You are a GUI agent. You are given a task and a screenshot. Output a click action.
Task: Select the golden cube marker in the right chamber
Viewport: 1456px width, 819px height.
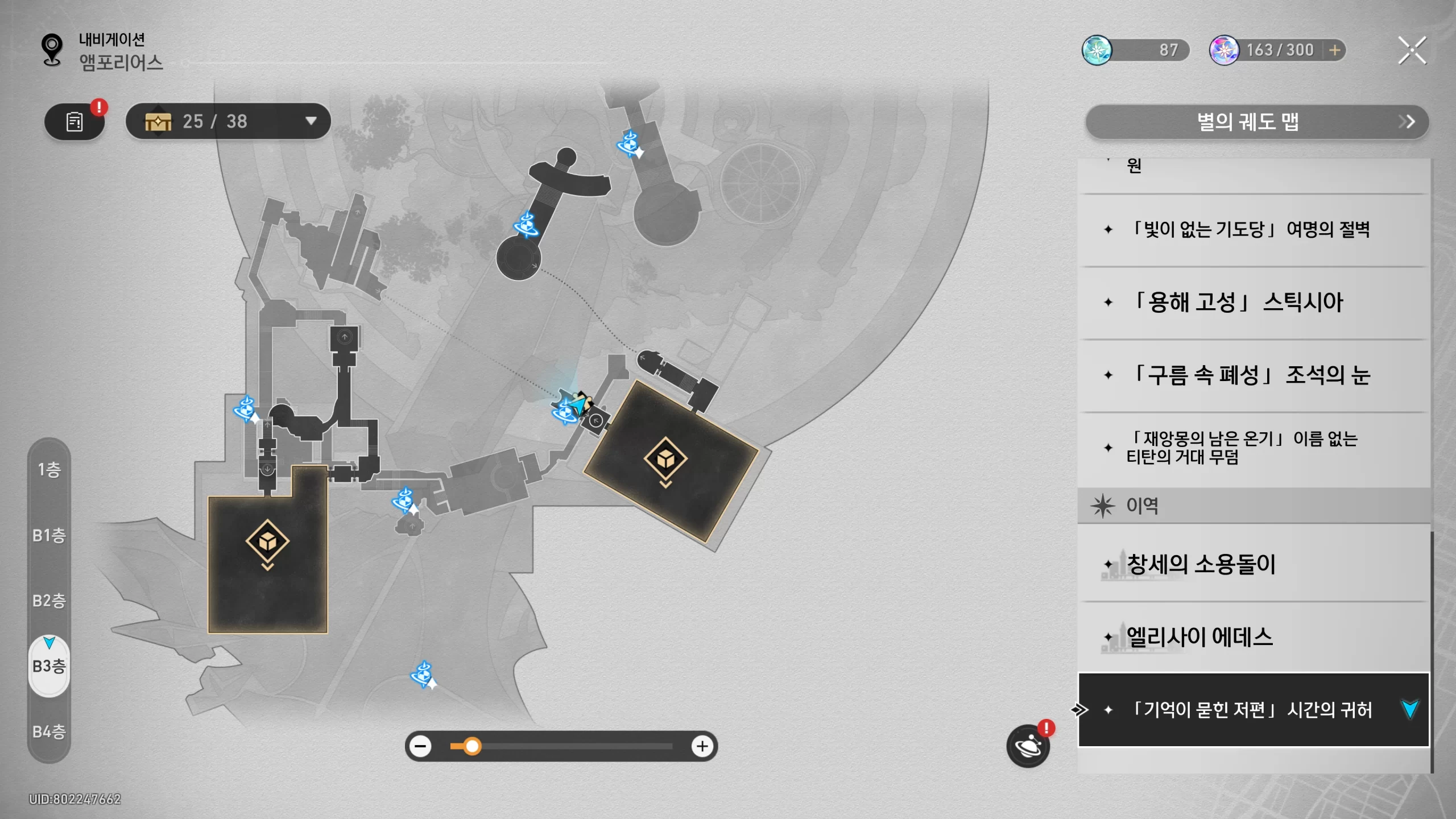tap(665, 458)
